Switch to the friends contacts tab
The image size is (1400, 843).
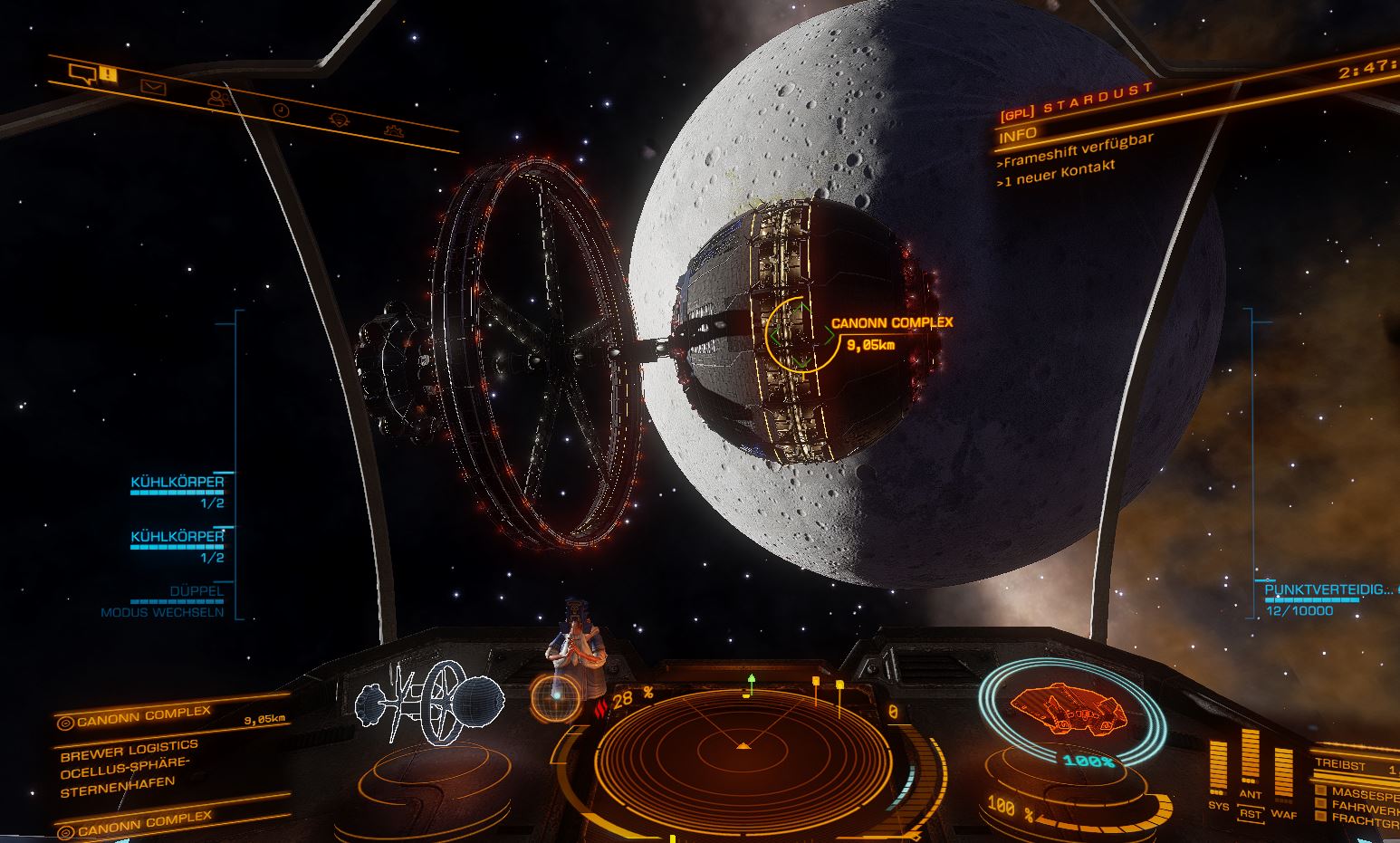(x=216, y=97)
